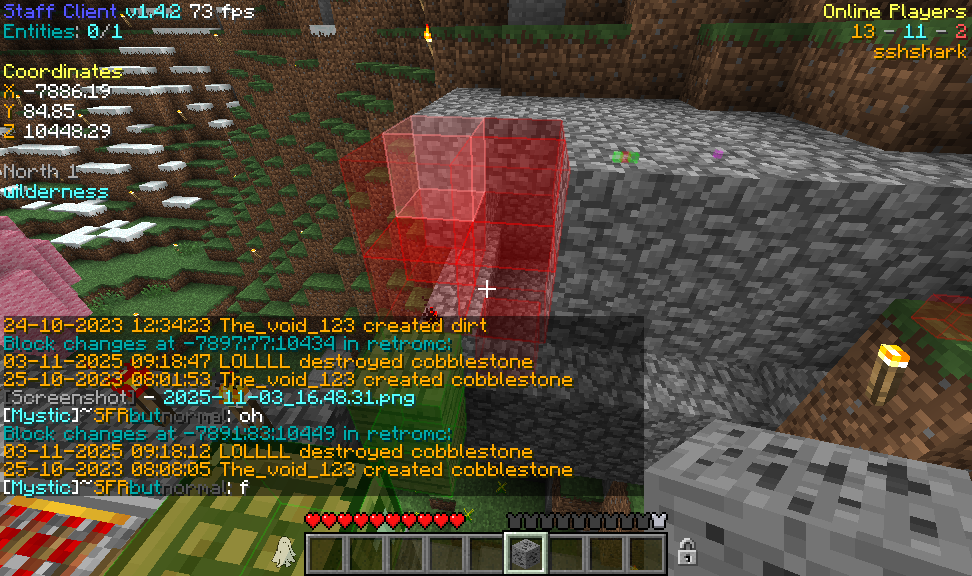Click sshshark in the online players list
972x576 pixels.
(x=919, y=51)
